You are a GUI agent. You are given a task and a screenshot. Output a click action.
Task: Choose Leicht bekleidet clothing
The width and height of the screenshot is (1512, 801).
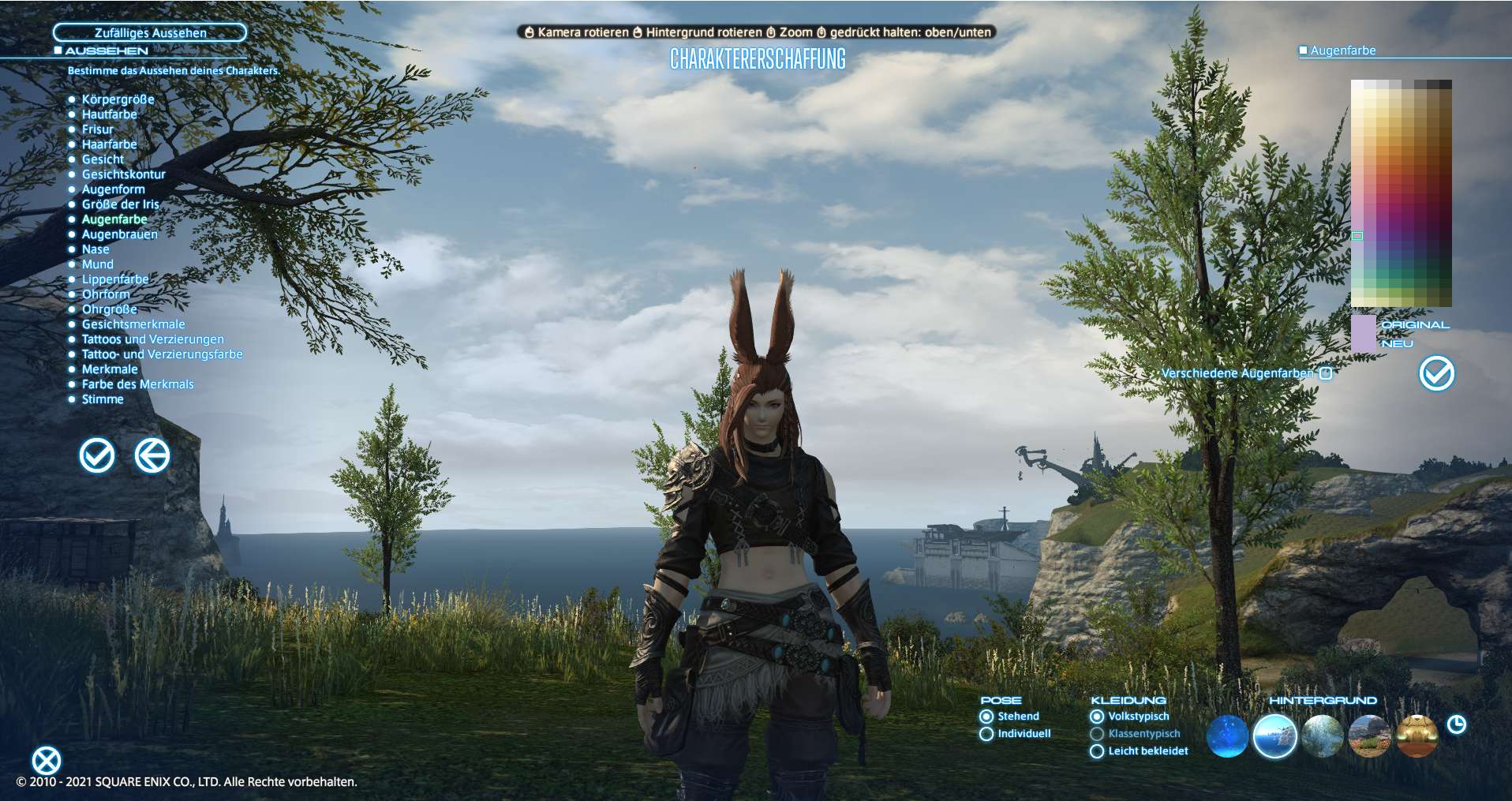(1097, 751)
